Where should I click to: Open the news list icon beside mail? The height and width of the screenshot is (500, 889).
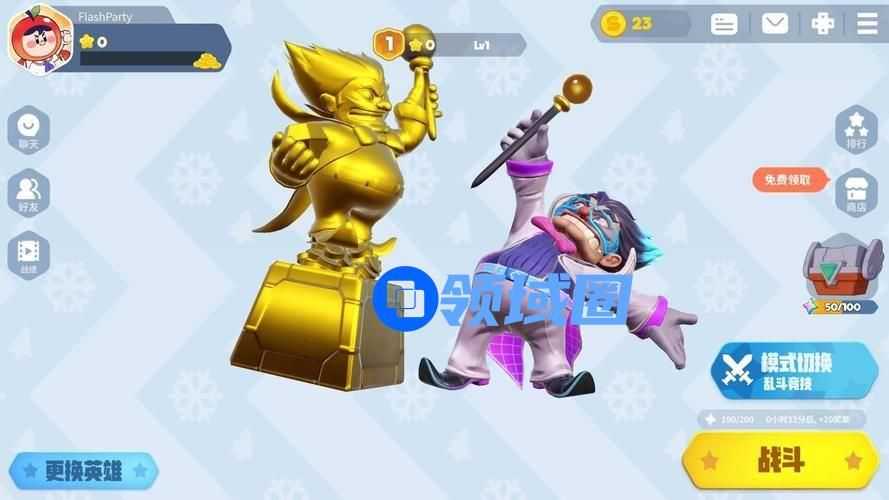[x=724, y=24]
